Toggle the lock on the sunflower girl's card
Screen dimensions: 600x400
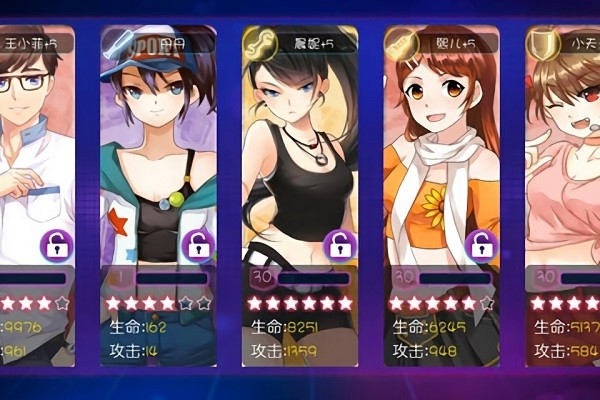482,244
